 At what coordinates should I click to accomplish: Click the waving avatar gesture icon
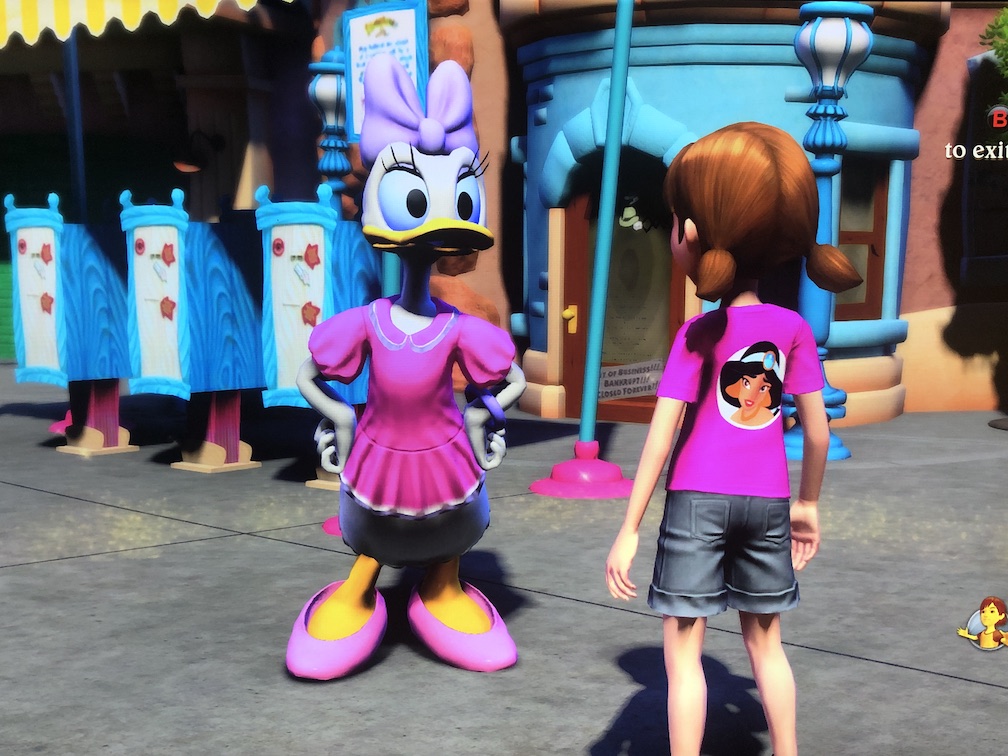987,622
